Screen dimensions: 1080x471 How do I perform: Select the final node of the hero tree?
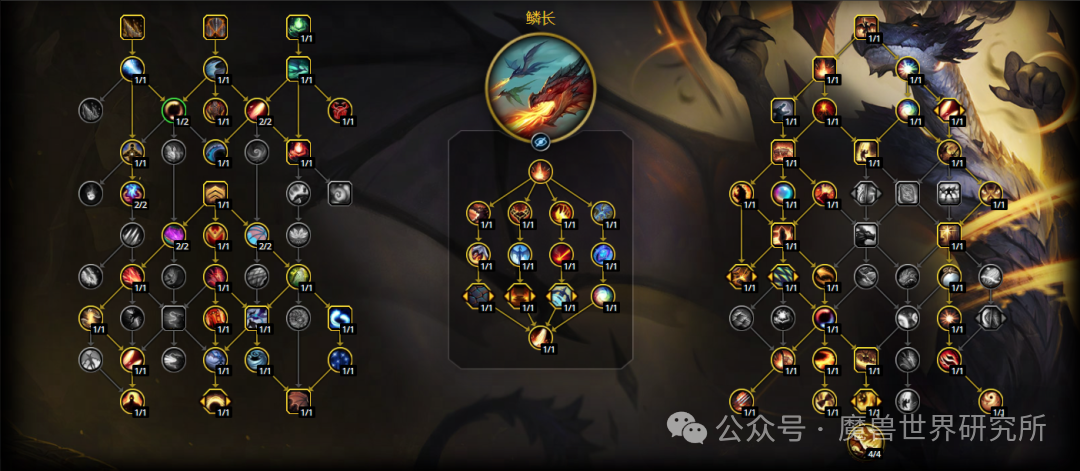(540, 337)
